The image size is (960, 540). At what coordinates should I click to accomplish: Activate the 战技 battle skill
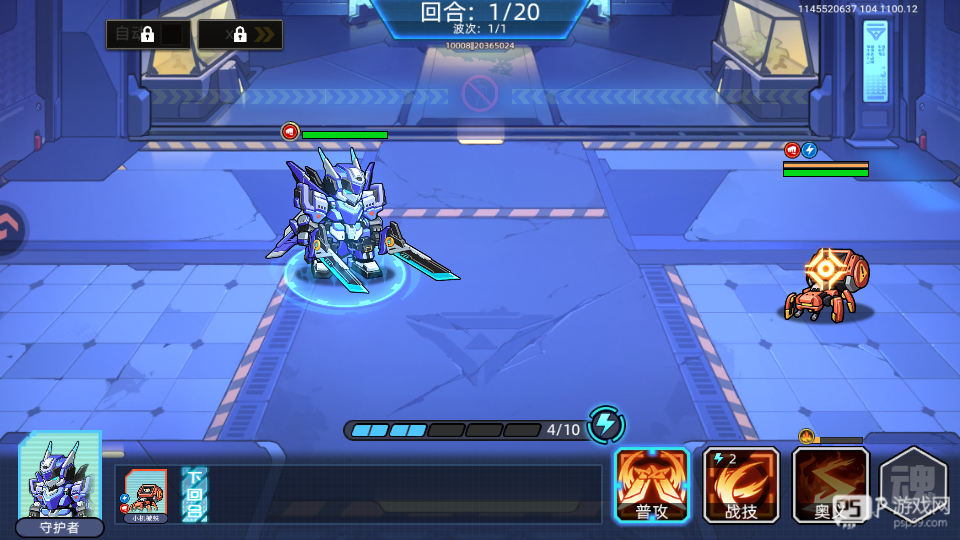(741, 484)
